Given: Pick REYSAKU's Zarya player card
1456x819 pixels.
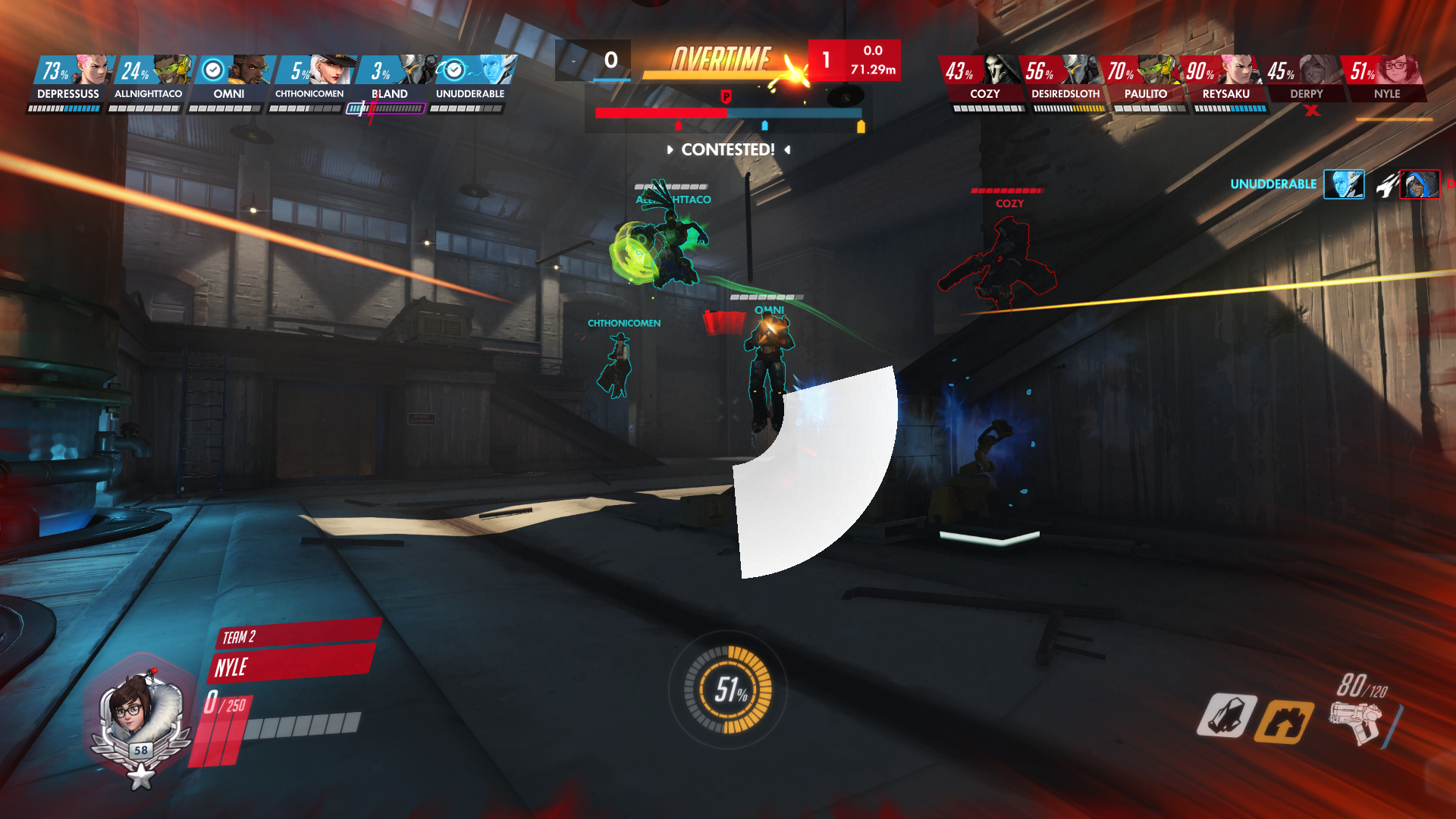Looking at the screenshot, I should click(x=1225, y=80).
